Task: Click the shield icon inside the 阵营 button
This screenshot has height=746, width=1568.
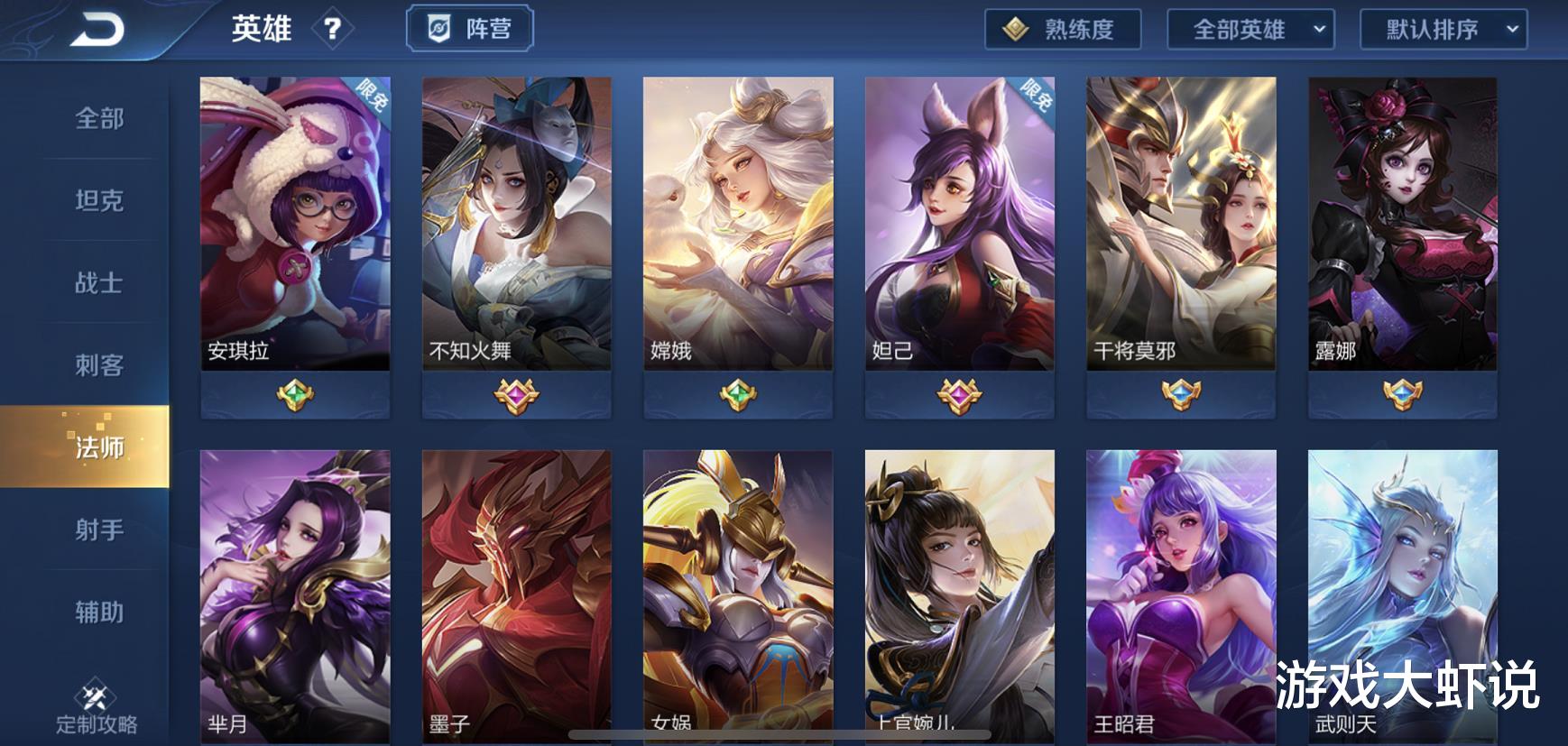Action: tap(439, 28)
